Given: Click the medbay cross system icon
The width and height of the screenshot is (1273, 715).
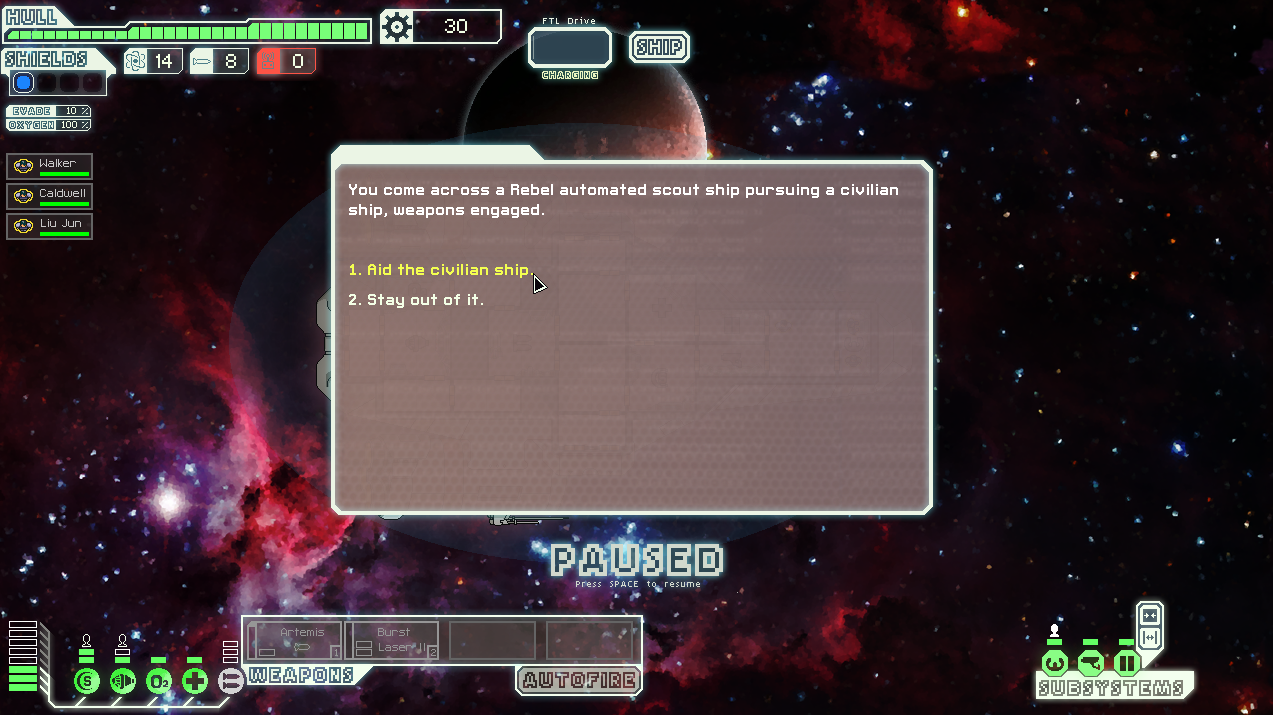Looking at the screenshot, I should 195,682.
